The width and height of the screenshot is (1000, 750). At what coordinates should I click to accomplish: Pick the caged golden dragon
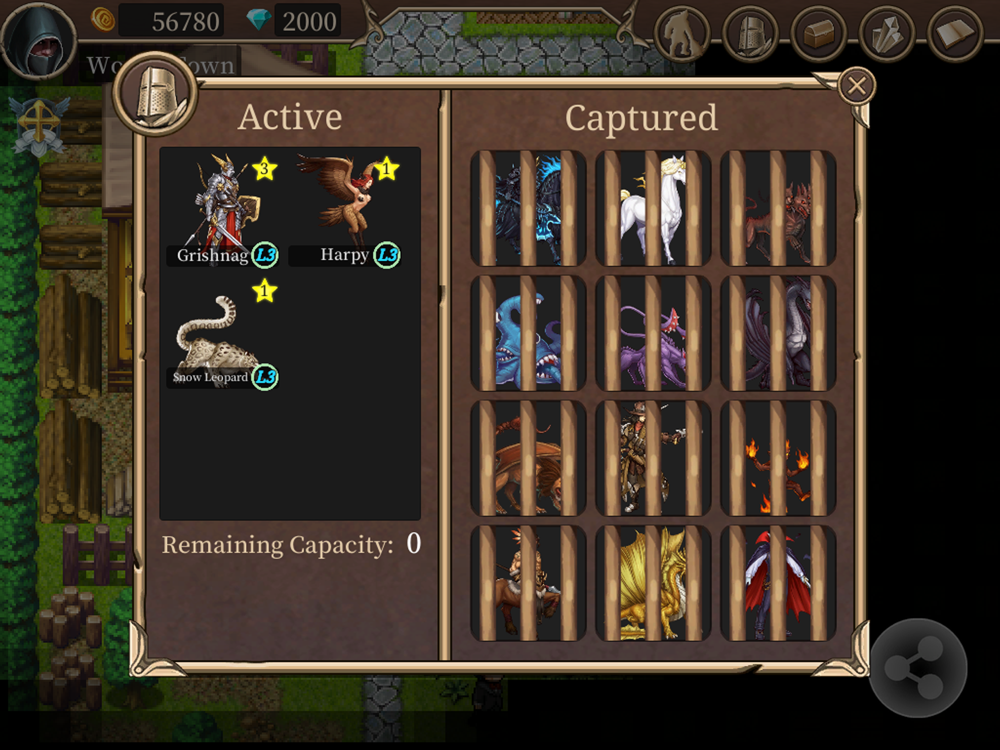pos(653,583)
